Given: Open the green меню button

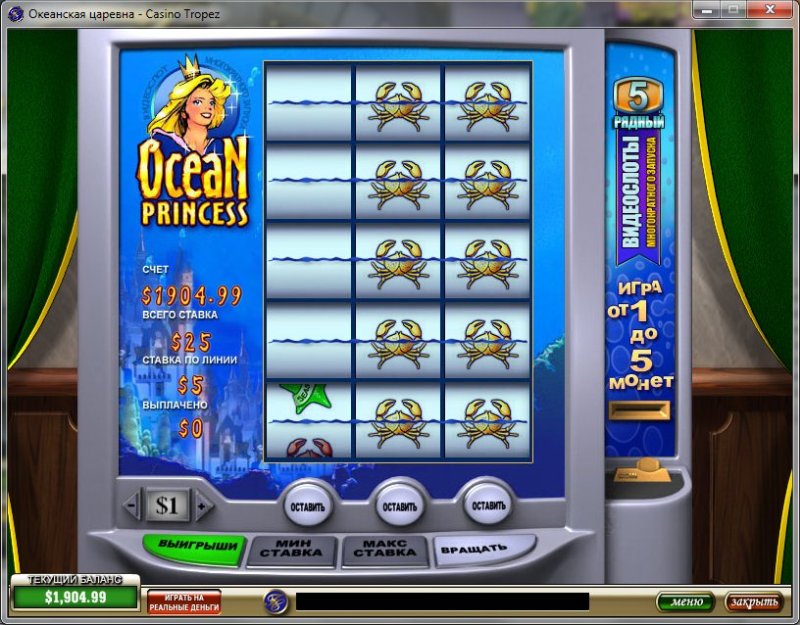Looking at the screenshot, I should (x=685, y=602).
